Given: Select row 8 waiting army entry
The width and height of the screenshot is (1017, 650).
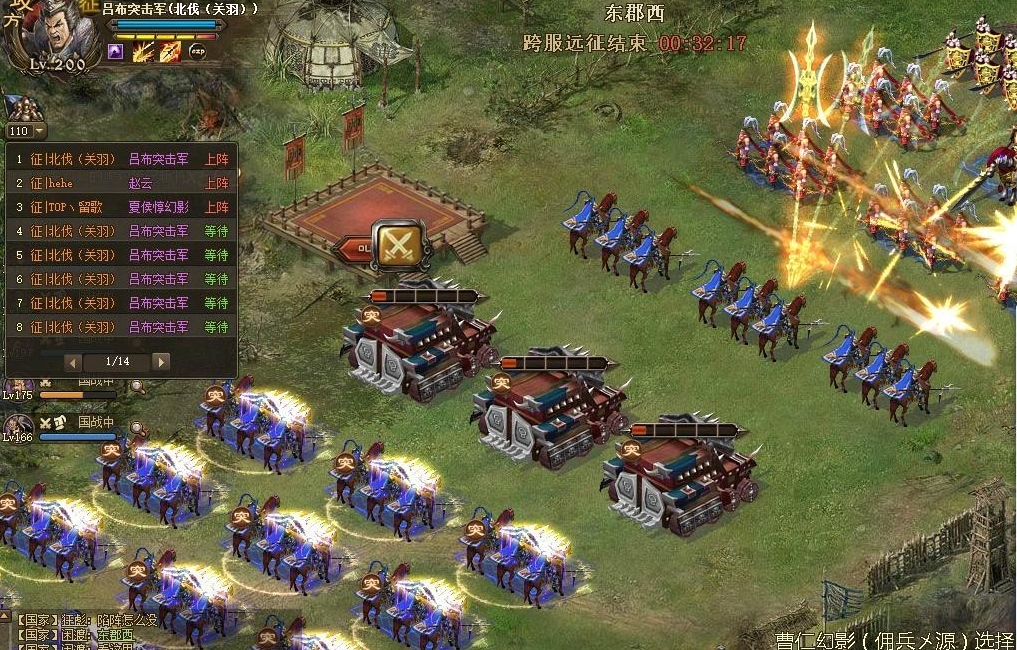Looking at the screenshot, I should pyautogui.click(x=121, y=327).
